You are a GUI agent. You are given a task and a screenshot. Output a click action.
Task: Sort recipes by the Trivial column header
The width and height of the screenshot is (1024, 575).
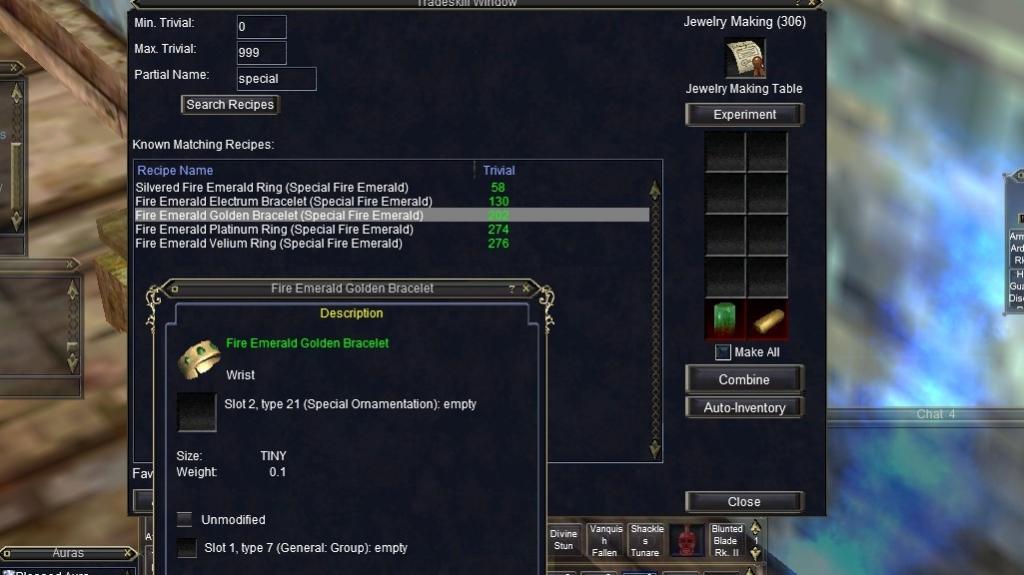click(x=499, y=171)
